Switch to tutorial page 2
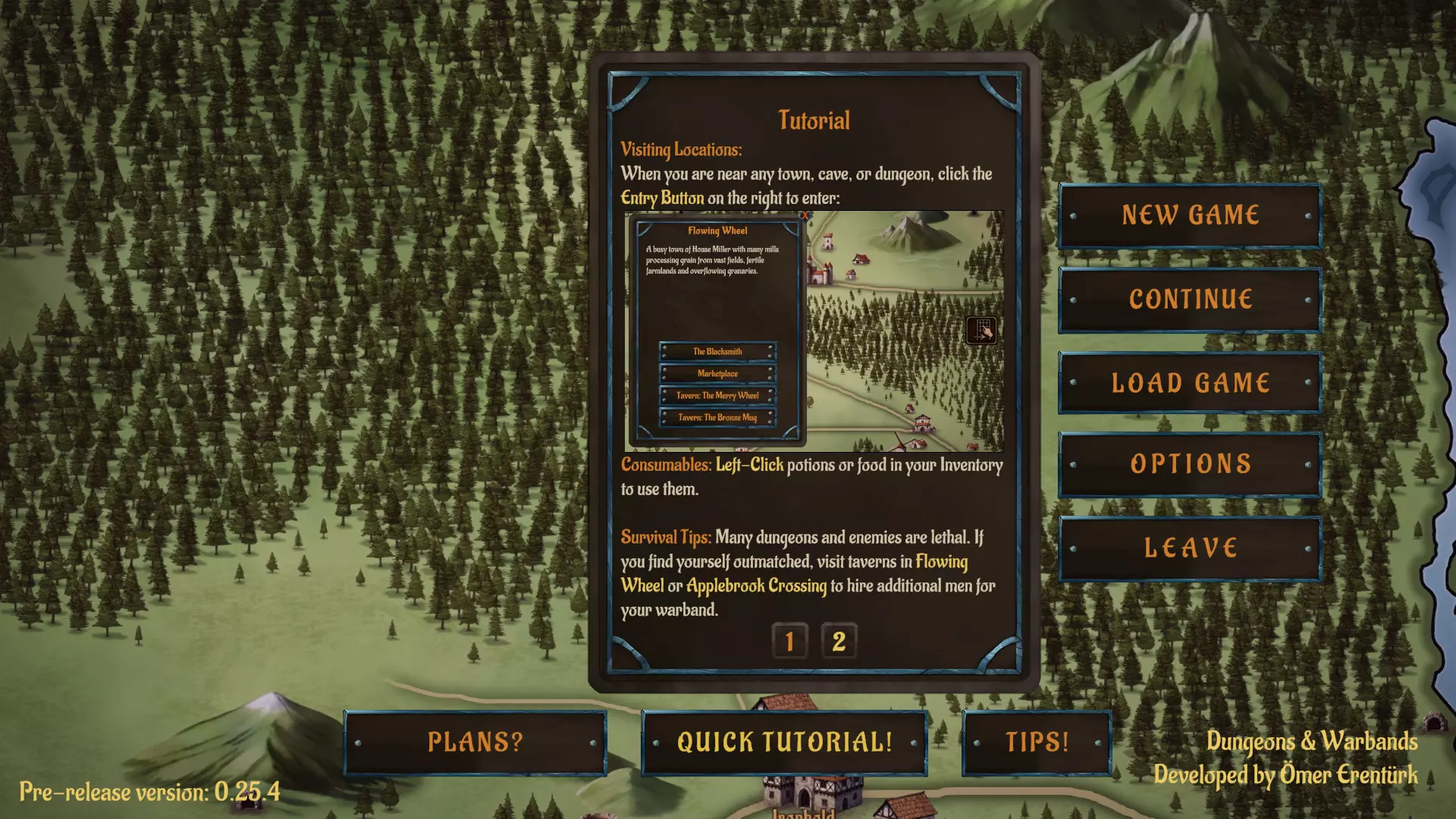 tap(839, 641)
